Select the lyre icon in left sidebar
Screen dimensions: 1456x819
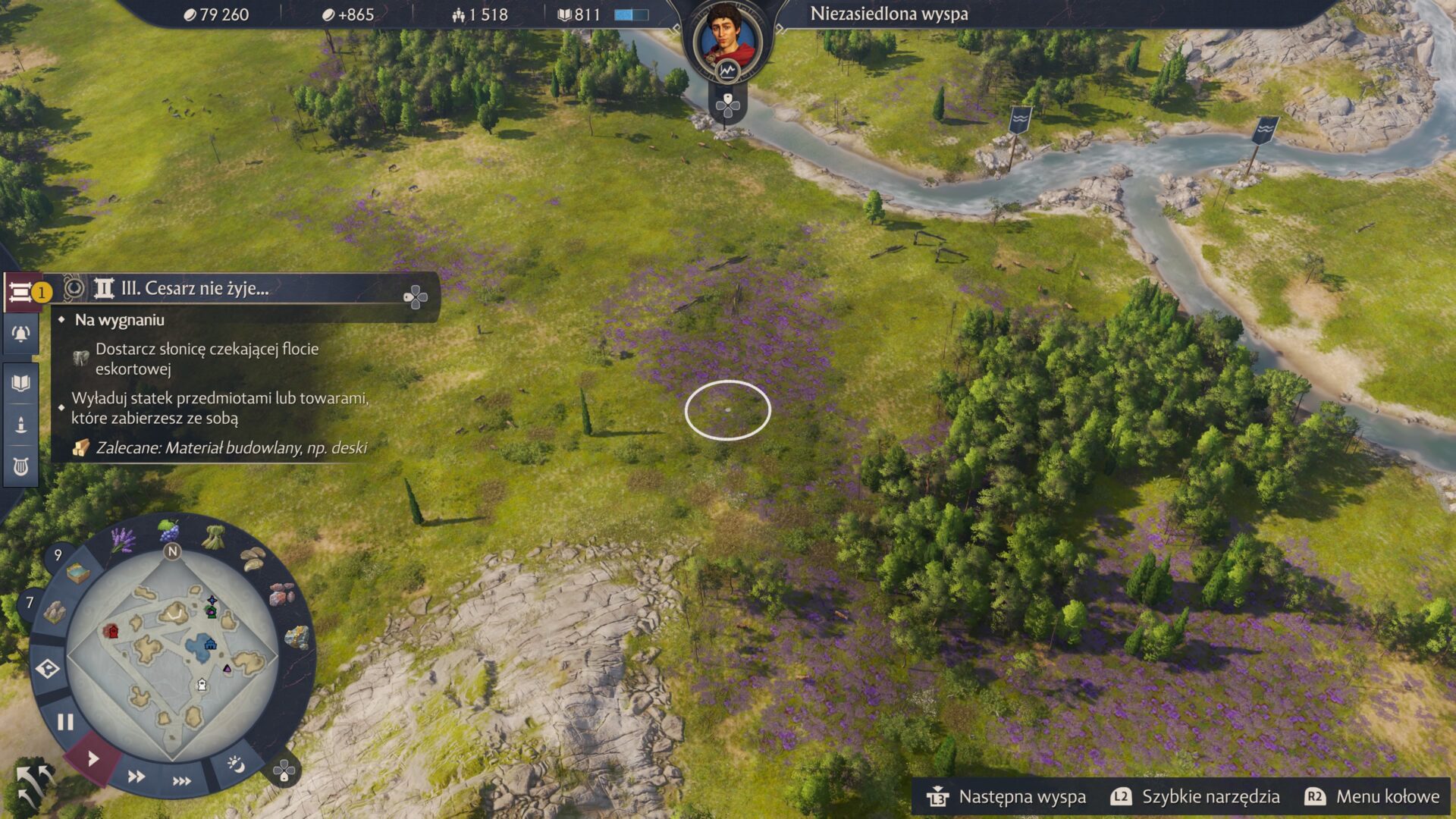pos(20,466)
